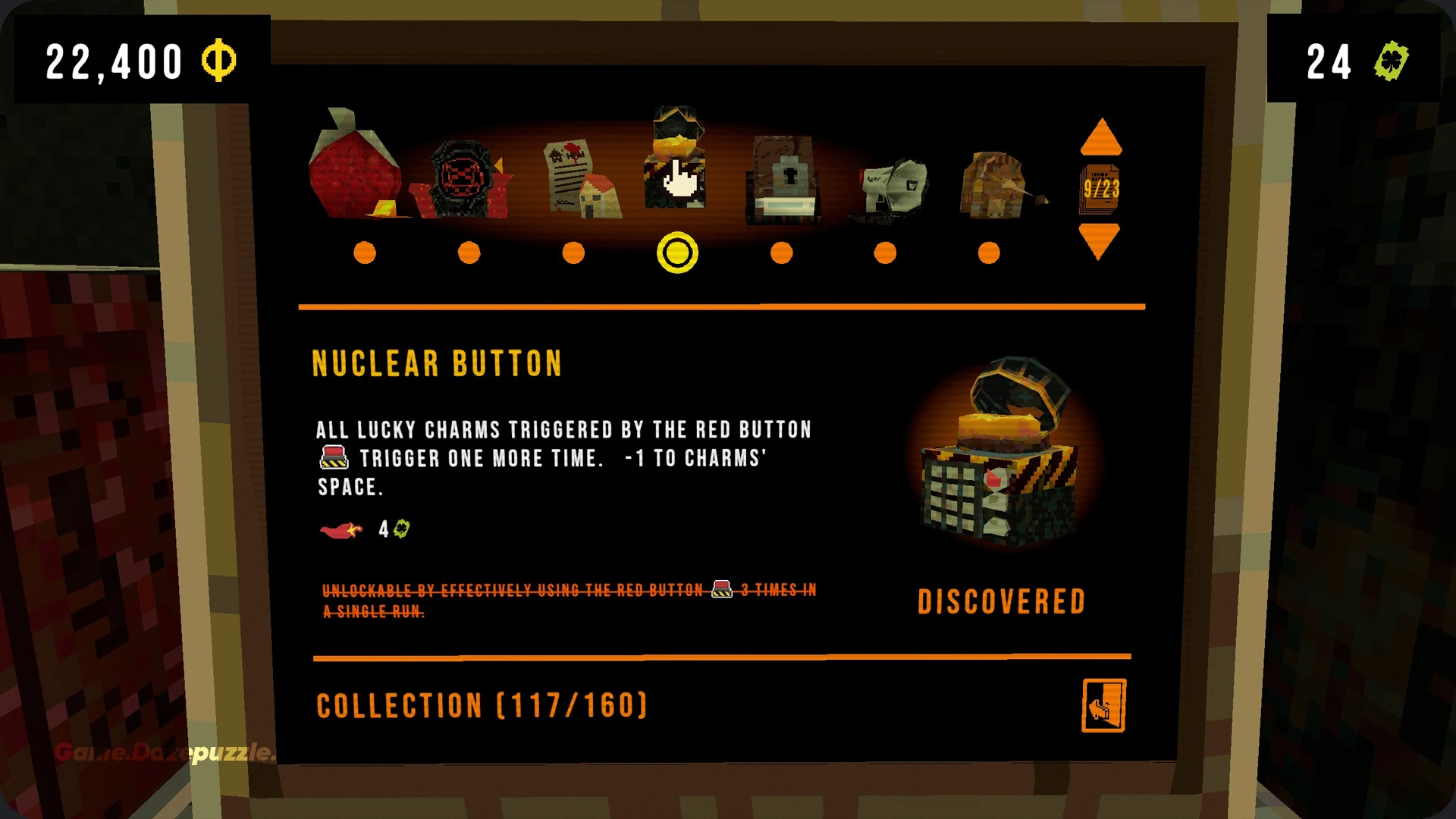Click the DISCOVERED label
Viewport: 1456px width, 819px height.
pyautogui.click(x=1002, y=601)
